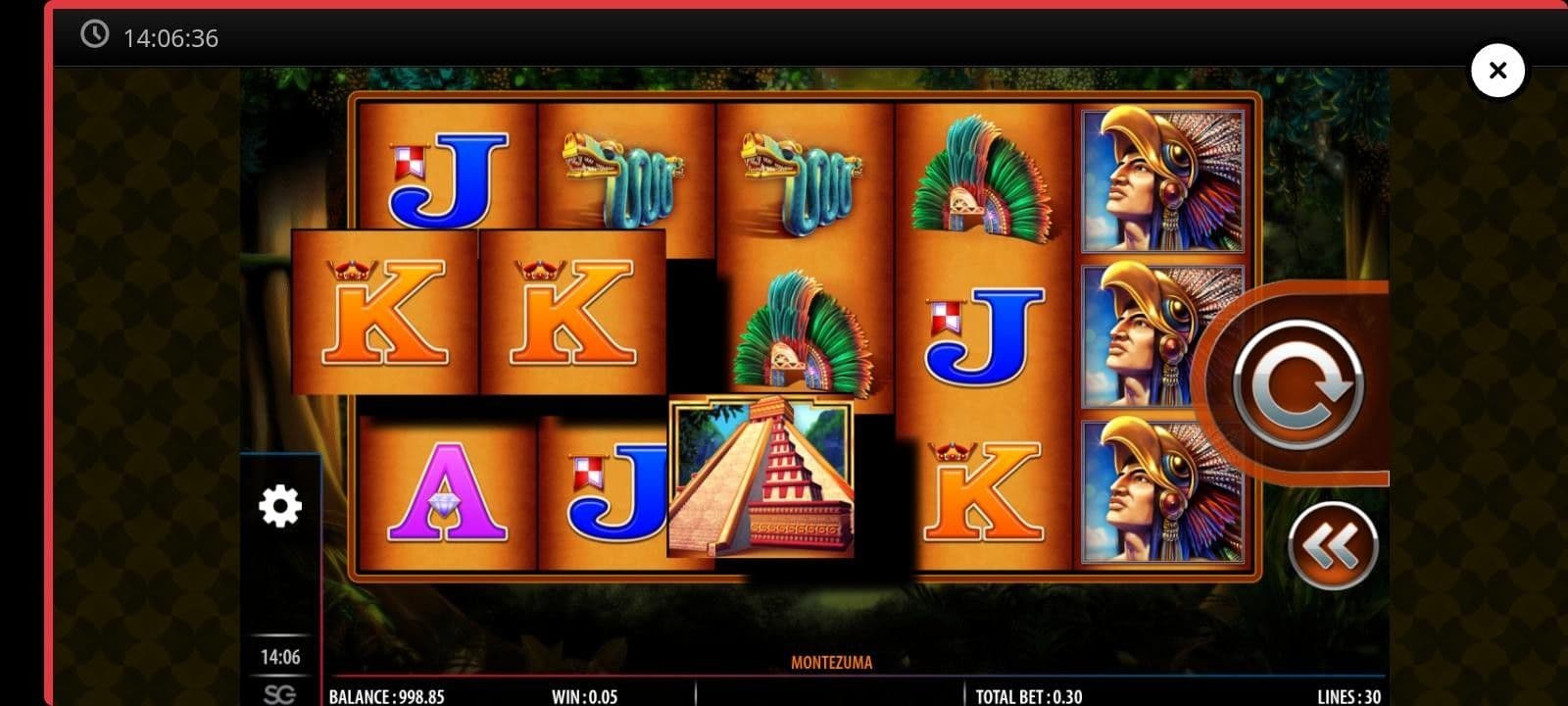Close the game with the X button
Screen dimensions: 1568x706
1497,70
